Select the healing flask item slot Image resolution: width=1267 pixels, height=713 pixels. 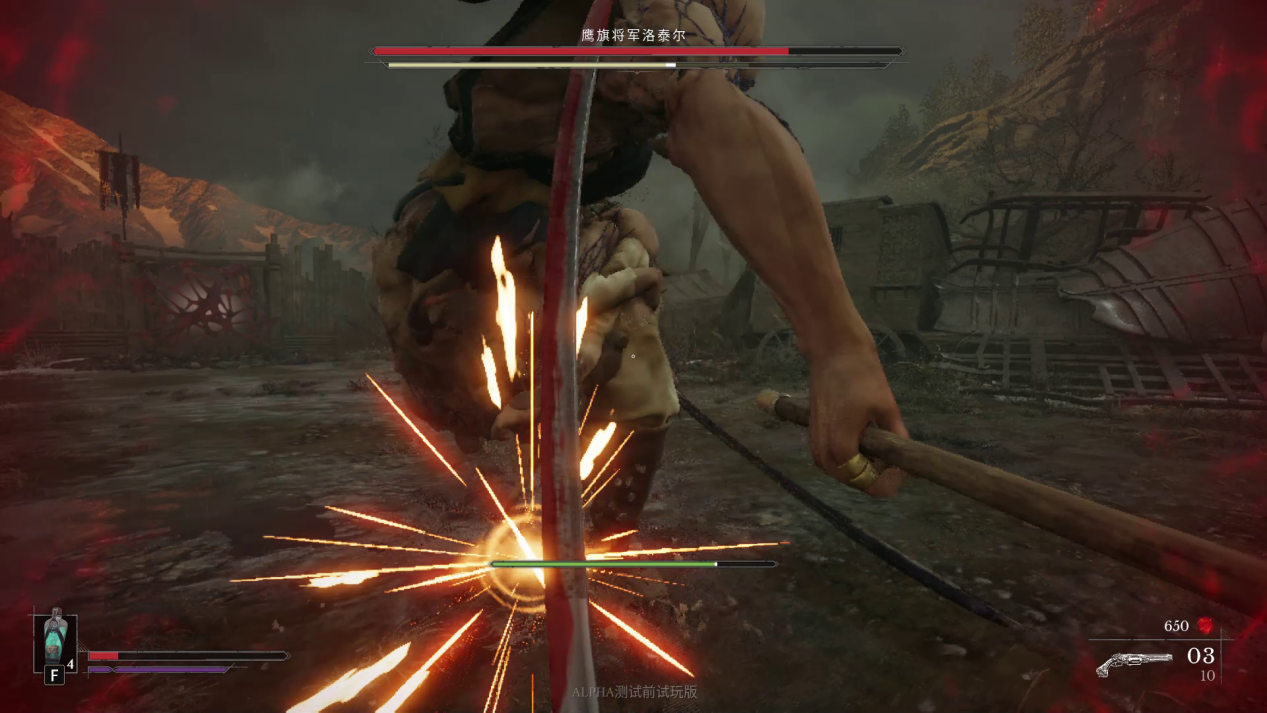click(54, 640)
